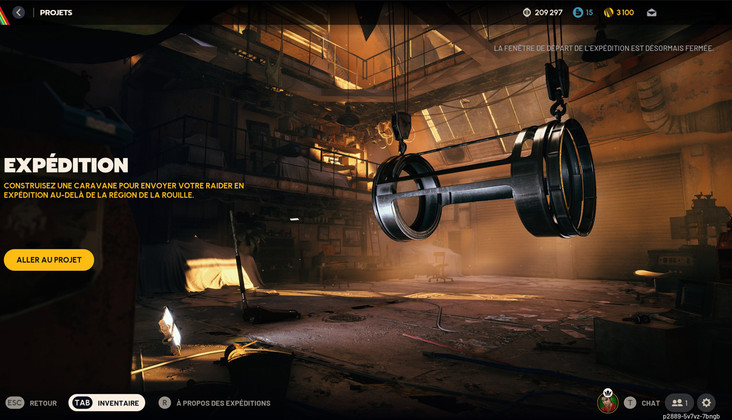Select the Retour option
Image resolution: width=732 pixels, height=420 pixels.
click(31, 403)
